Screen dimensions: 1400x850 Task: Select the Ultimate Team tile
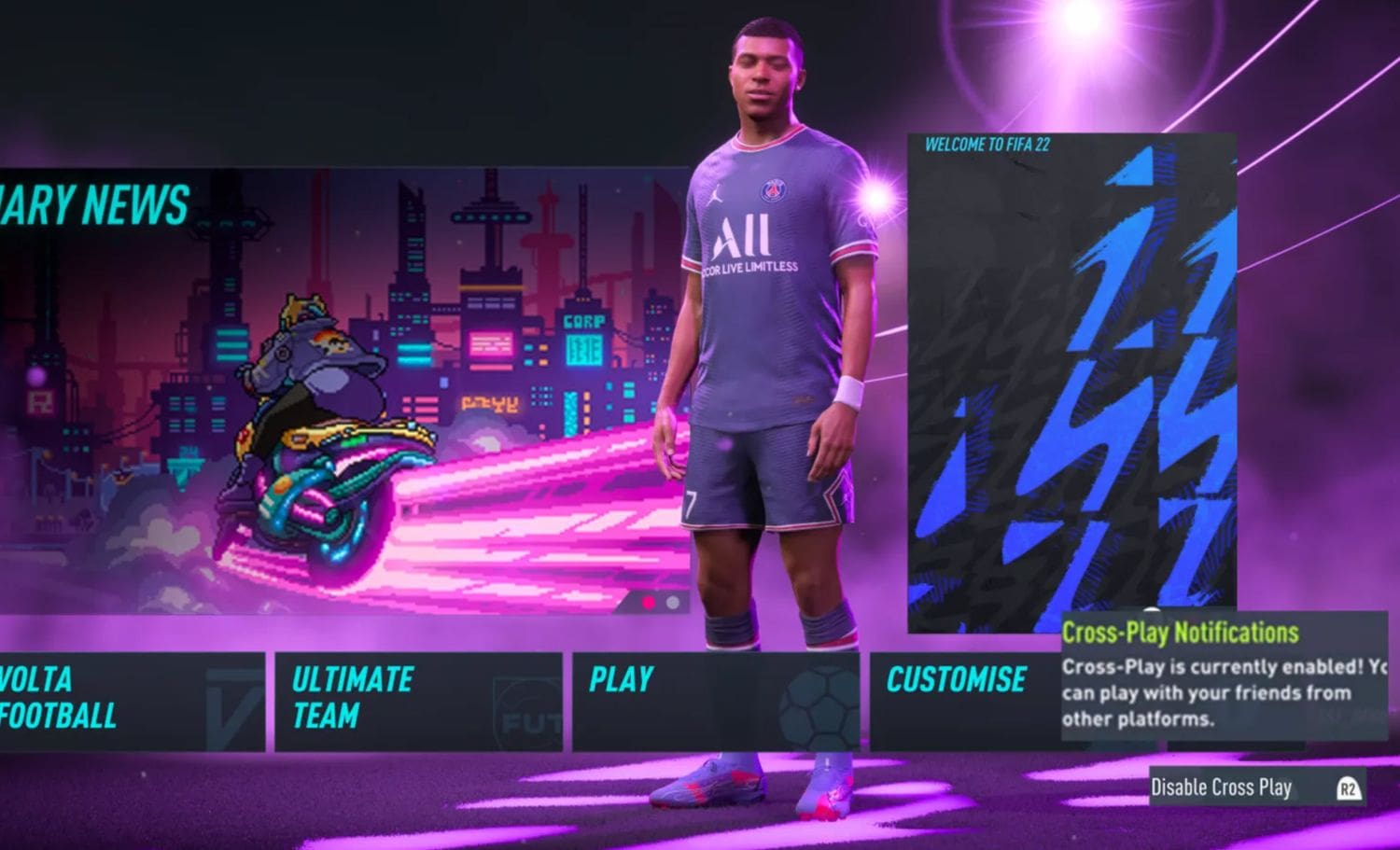[417, 701]
